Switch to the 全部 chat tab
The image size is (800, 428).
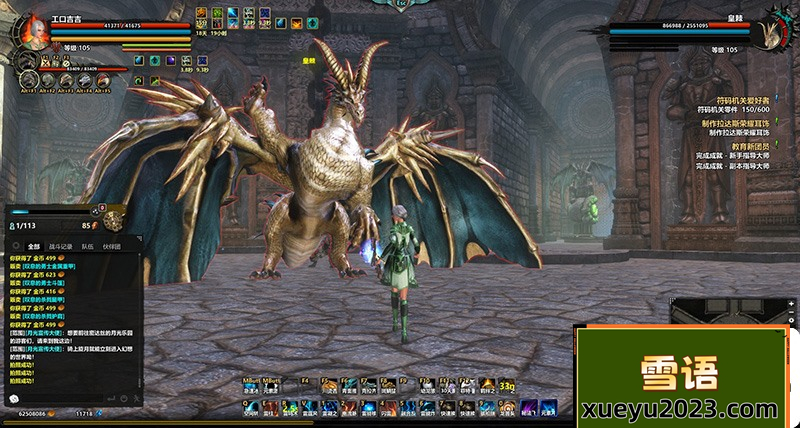pyautogui.click(x=34, y=245)
